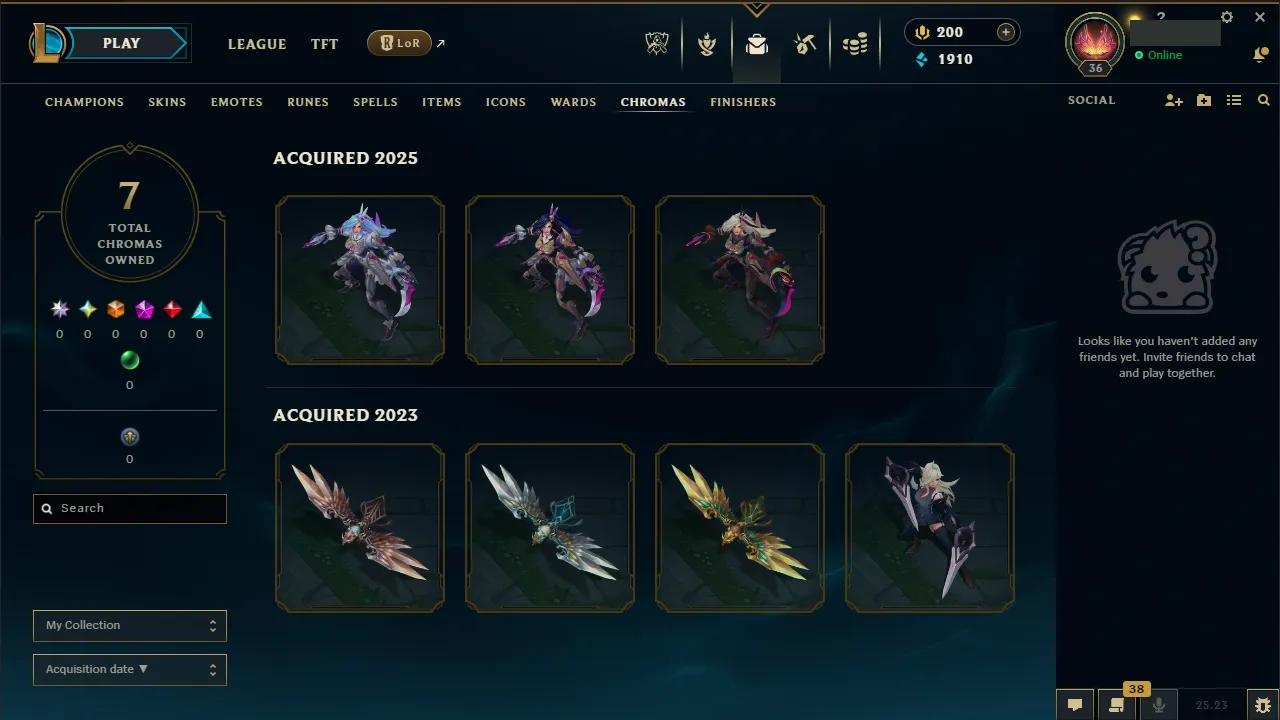Select the golden Rakan chroma thumbnail
1280x720 pixels.
pyautogui.click(x=739, y=528)
